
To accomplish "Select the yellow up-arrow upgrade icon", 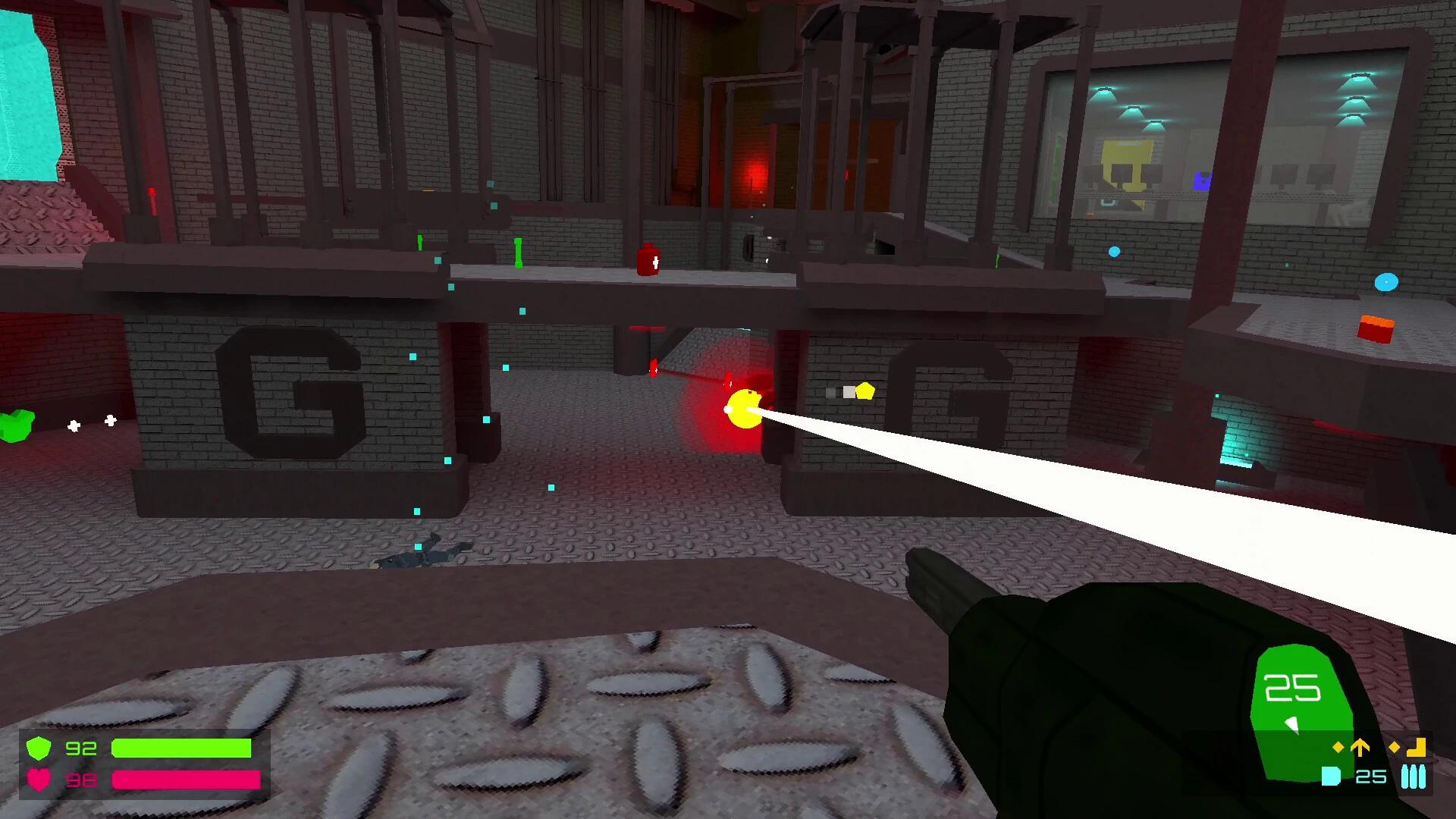I will click(1358, 747).
